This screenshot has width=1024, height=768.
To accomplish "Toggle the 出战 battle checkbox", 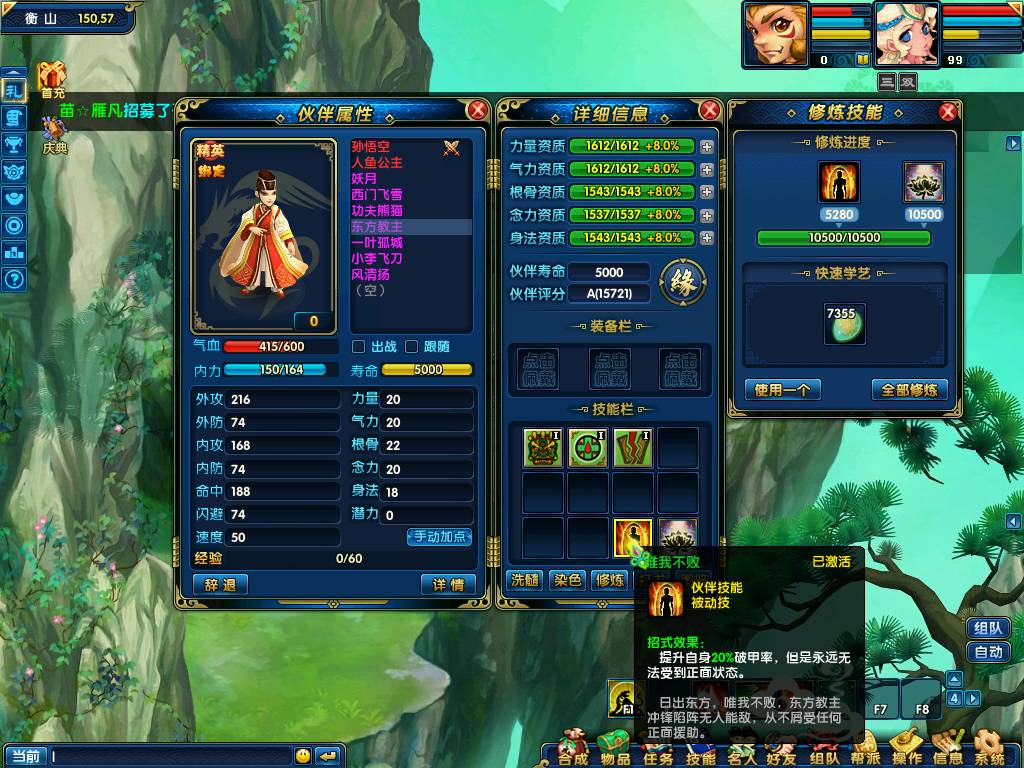I will point(359,347).
